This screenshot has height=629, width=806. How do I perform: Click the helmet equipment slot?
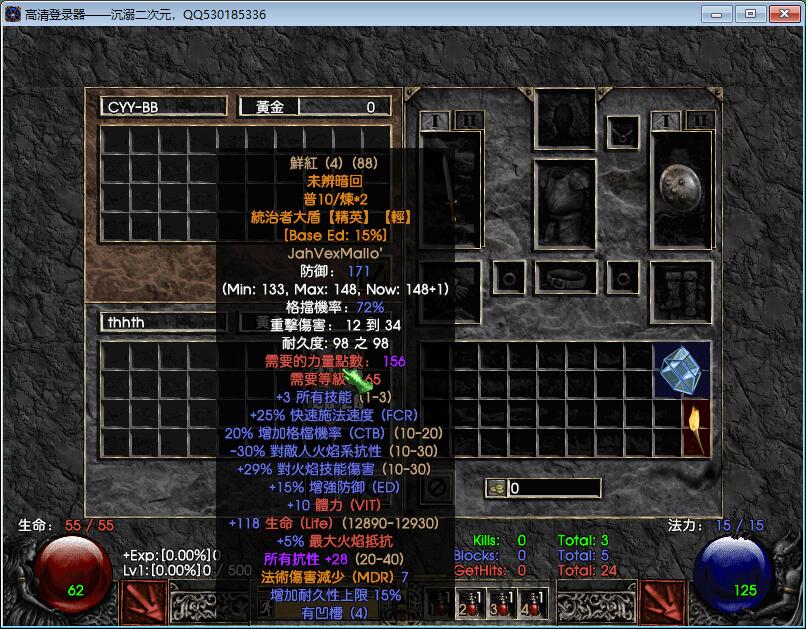(x=566, y=119)
